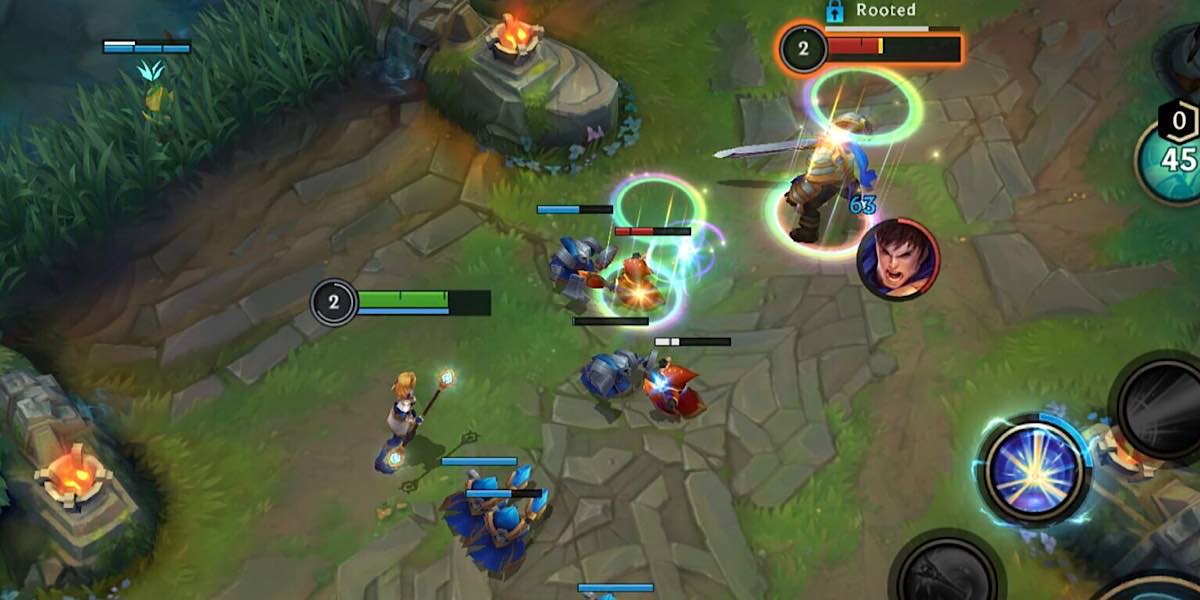Select the greyed-out ability showing a wand
The width and height of the screenshot is (1200, 600).
point(945,572)
